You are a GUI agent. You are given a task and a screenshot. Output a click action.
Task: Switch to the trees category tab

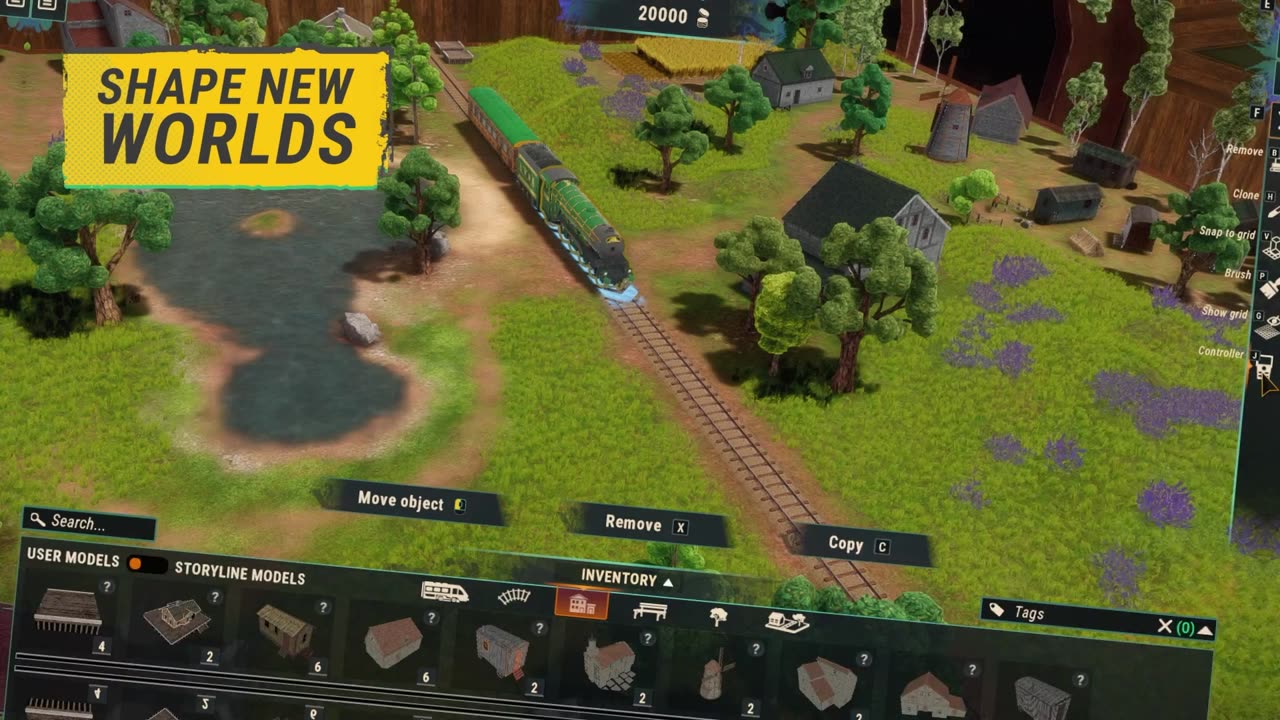tap(718, 616)
